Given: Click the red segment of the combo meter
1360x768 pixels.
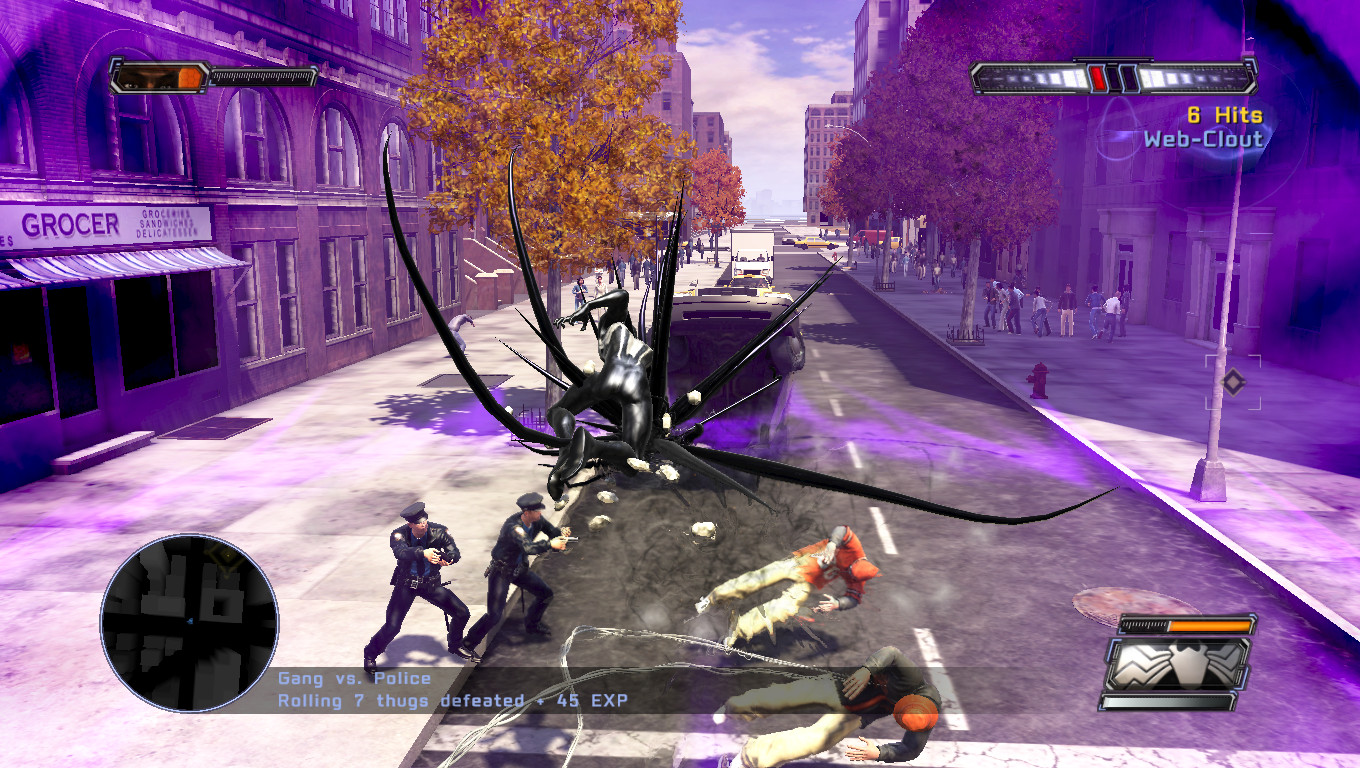Looking at the screenshot, I should (x=1097, y=77).
